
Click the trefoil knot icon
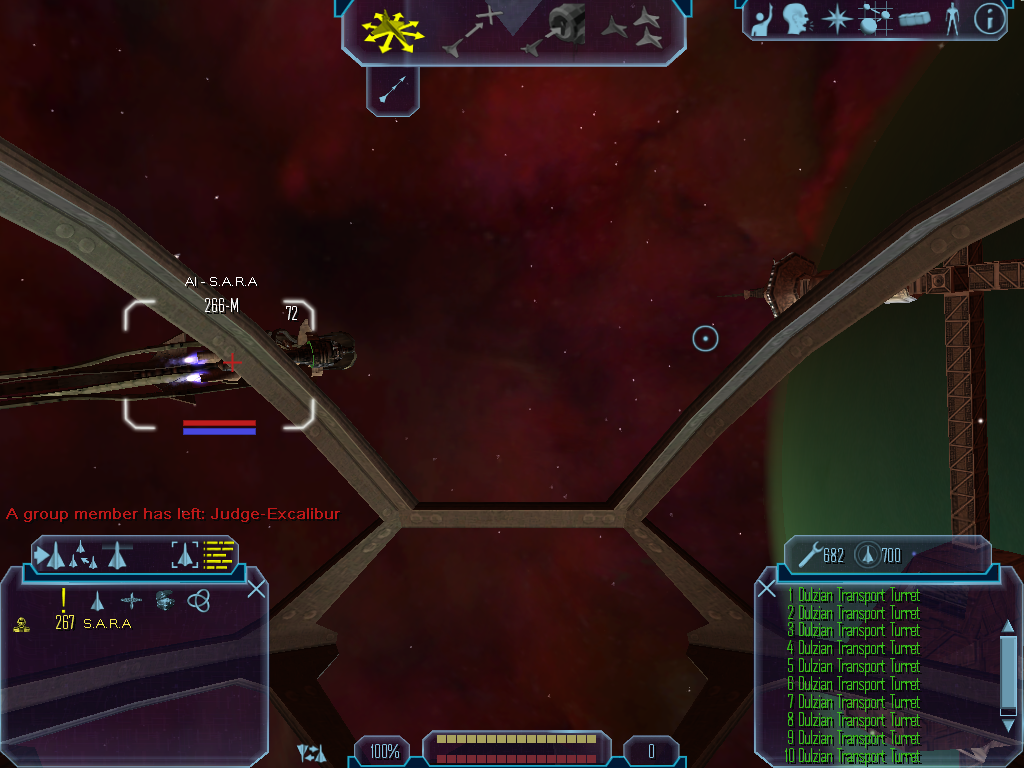pyautogui.click(x=199, y=600)
